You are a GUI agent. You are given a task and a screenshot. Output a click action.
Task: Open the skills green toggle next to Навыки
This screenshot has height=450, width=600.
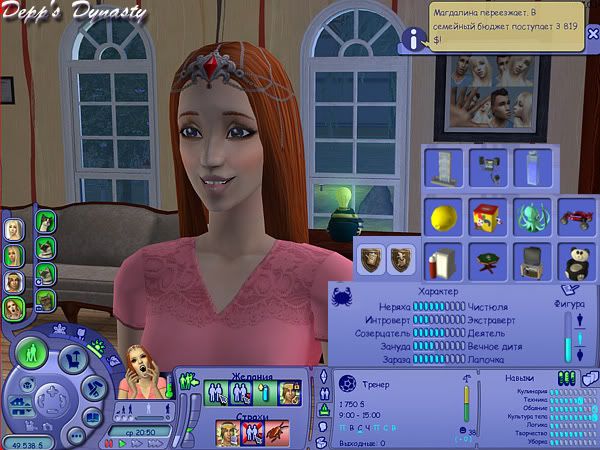point(565,376)
